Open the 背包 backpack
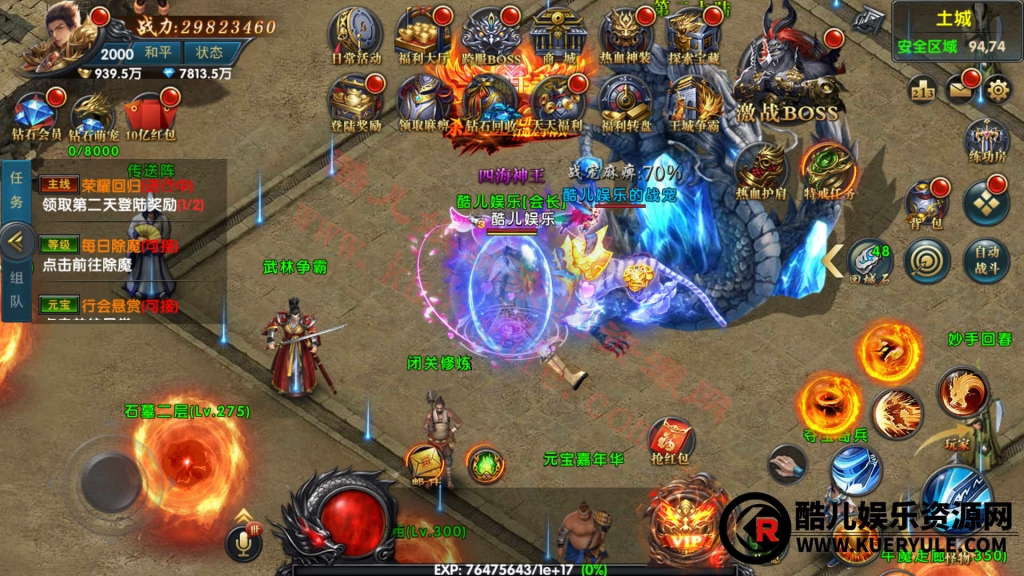 point(926,203)
